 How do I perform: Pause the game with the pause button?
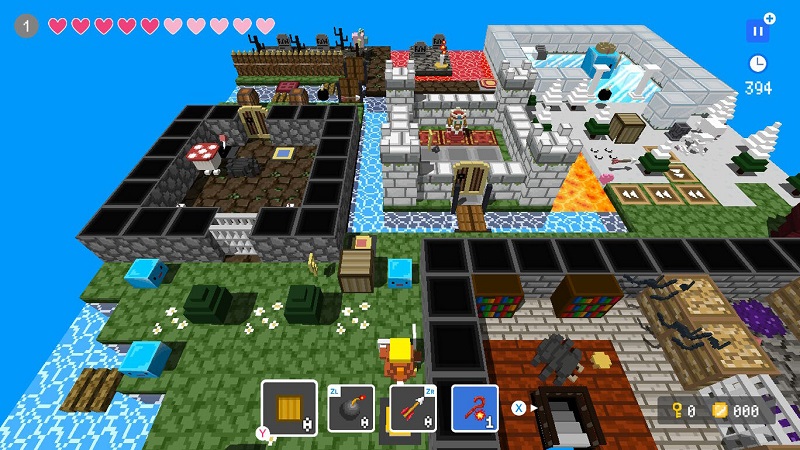point(757,30)
